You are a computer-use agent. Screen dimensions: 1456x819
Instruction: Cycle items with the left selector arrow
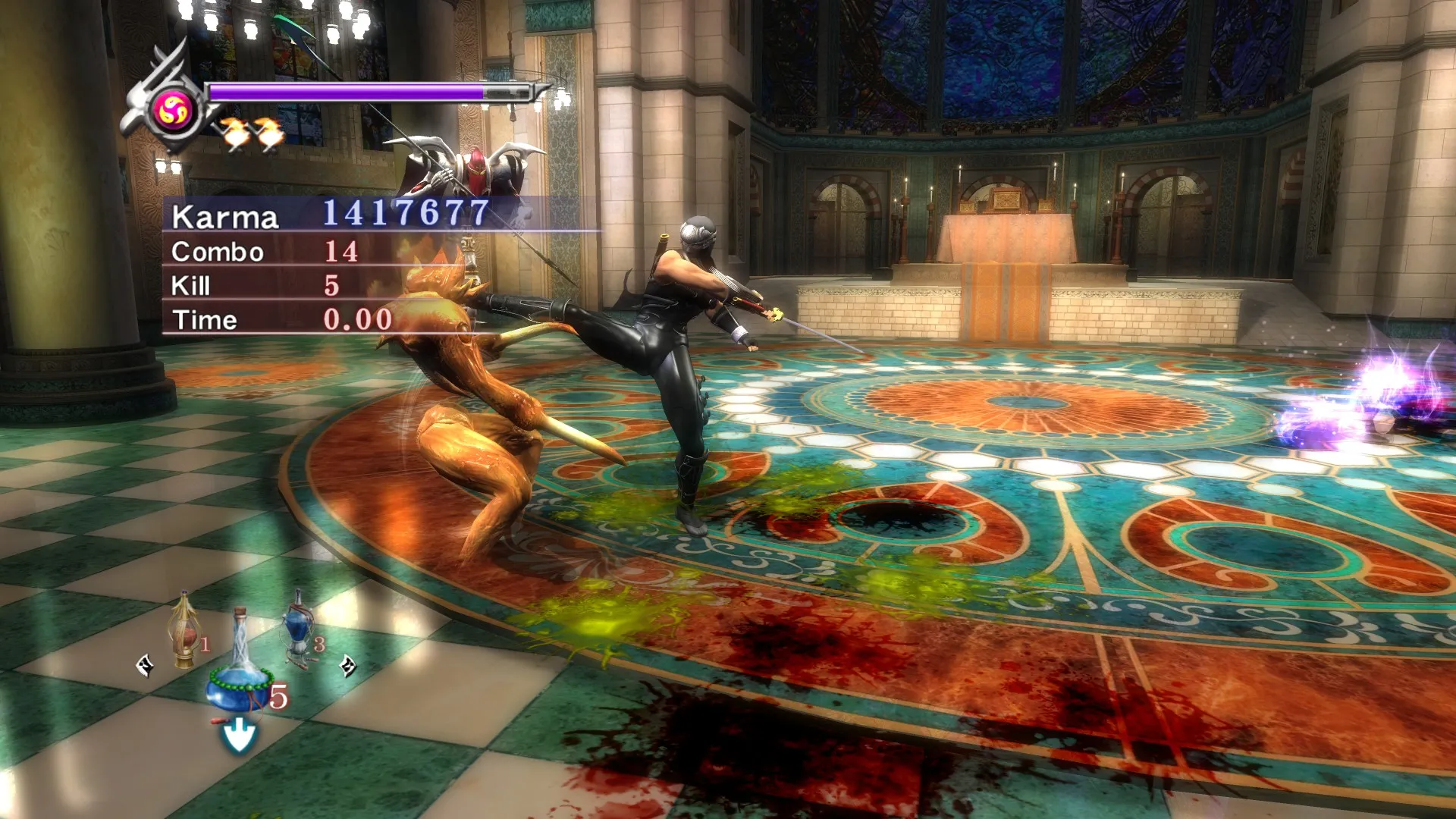point(145,667)
